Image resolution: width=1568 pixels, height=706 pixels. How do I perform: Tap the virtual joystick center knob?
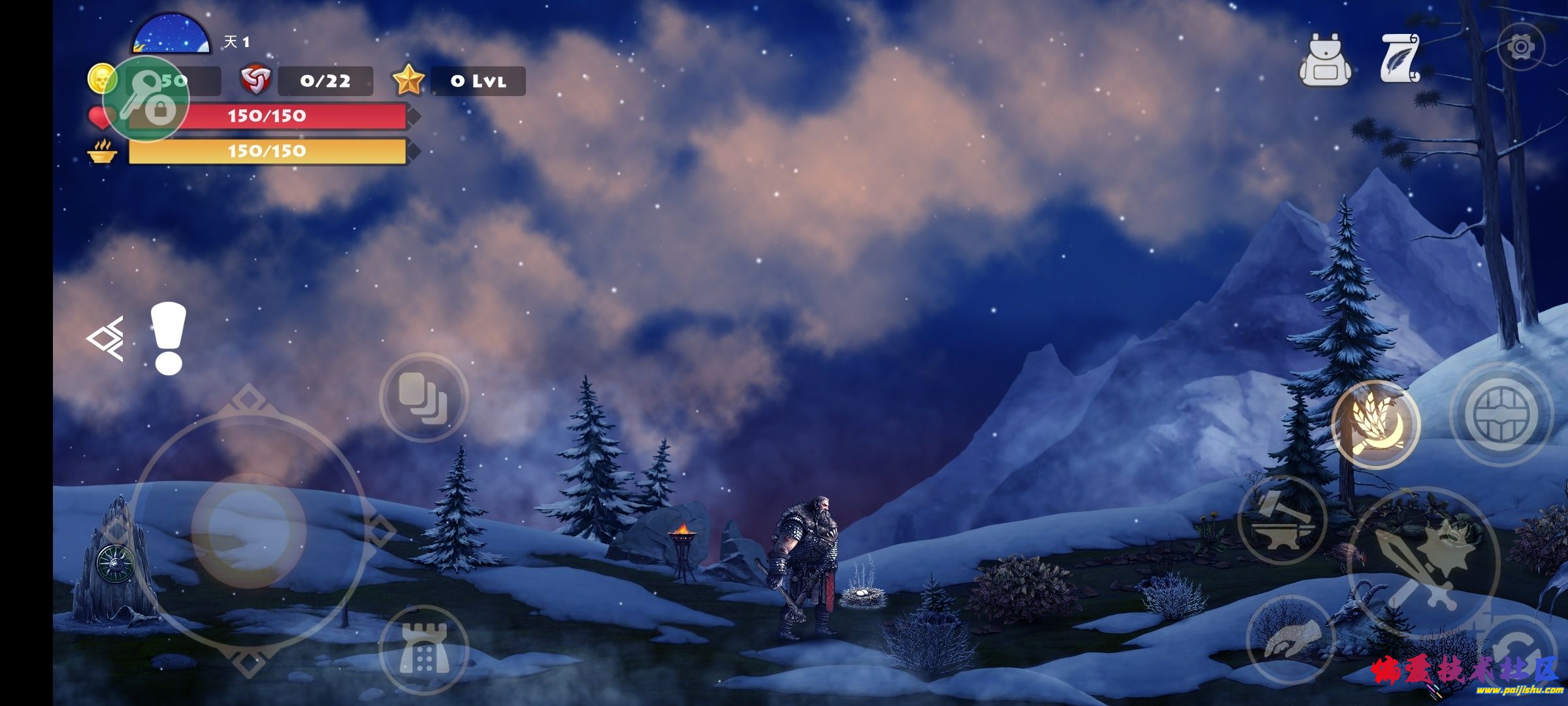coord(248,528)
